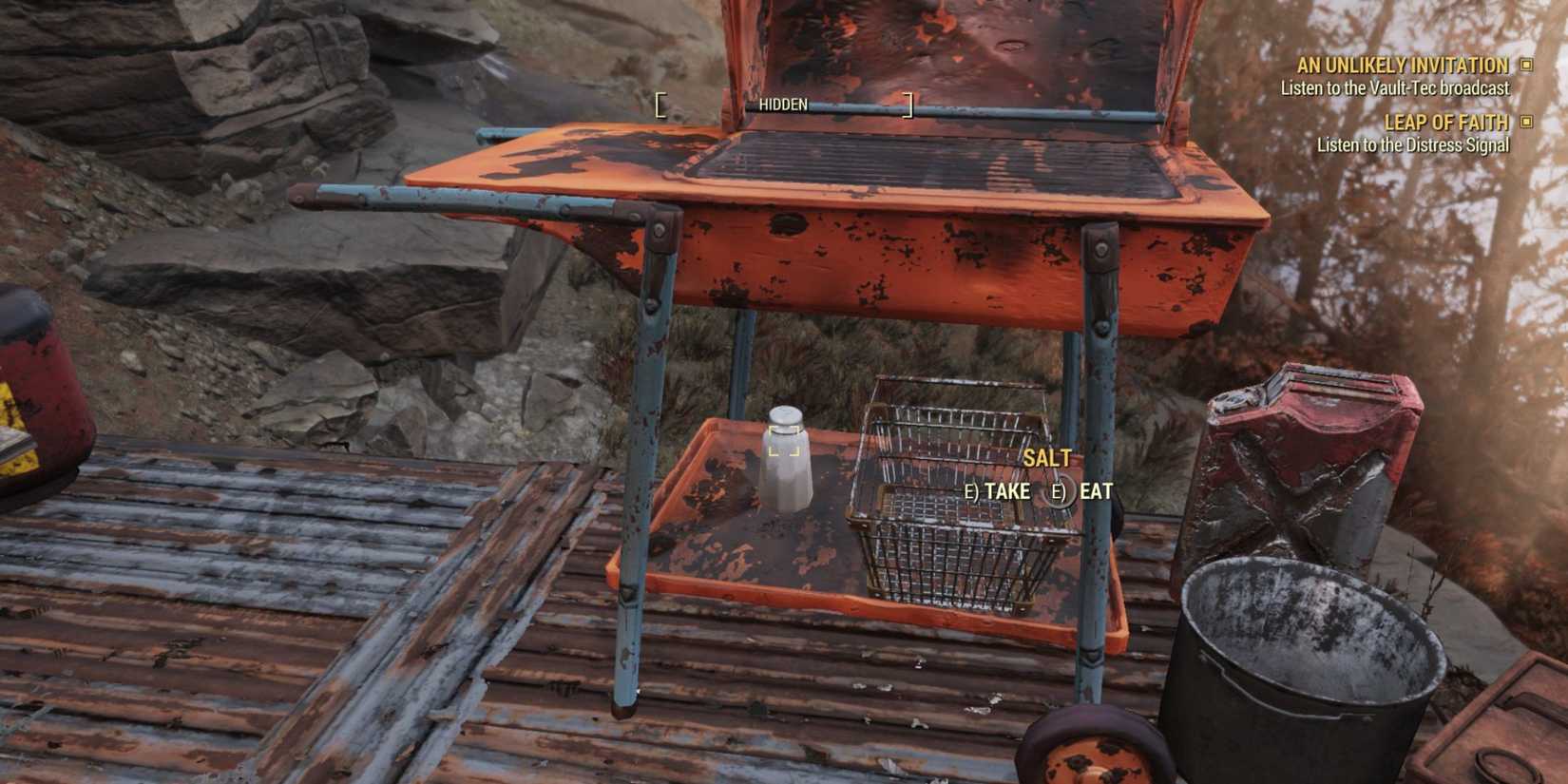1568x784 pixels.
Task: Click the stealth meter bracket near HIDDEN
Action: pos(660,105)
